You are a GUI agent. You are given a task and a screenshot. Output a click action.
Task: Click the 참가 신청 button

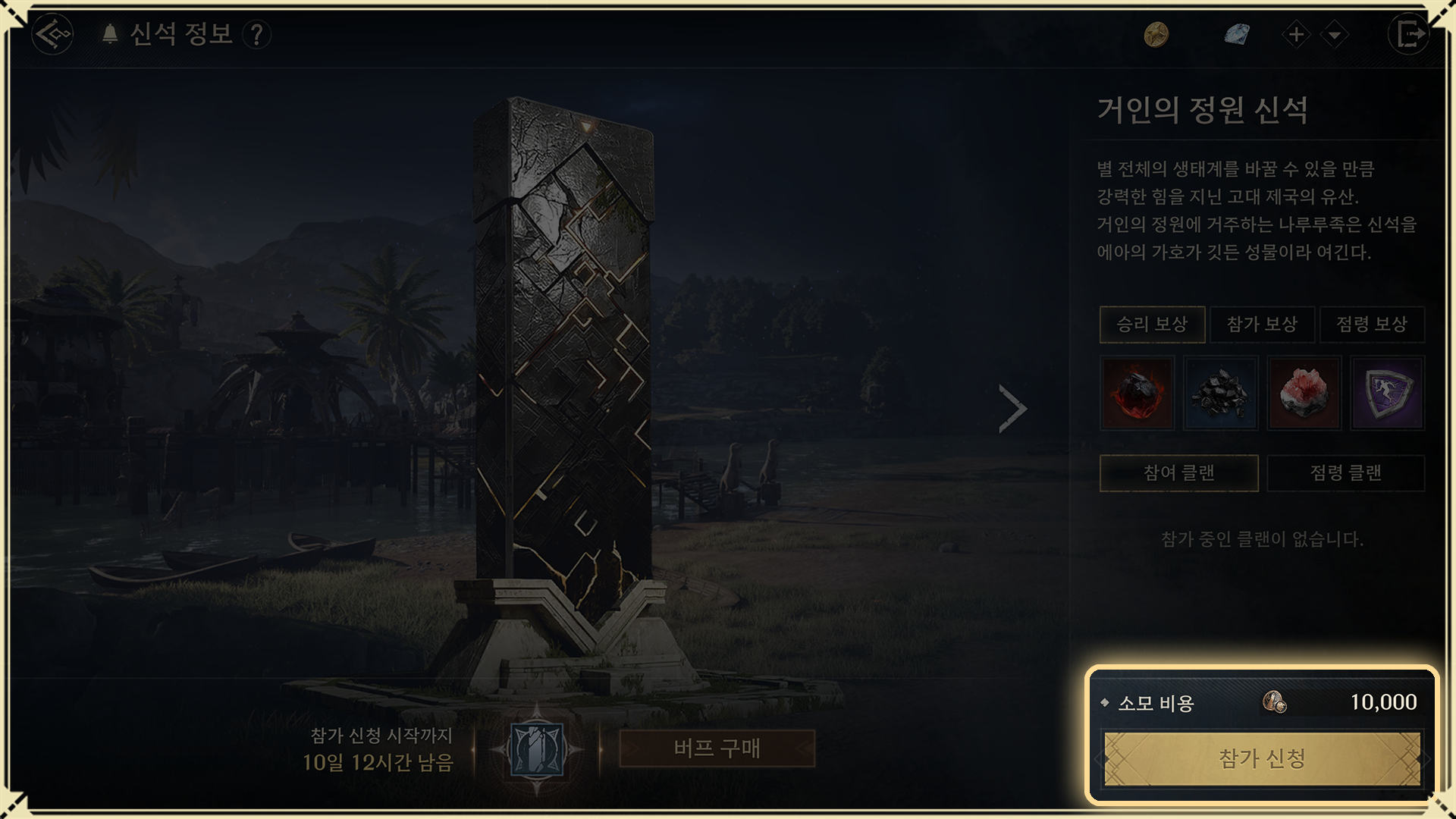[1262, 758]
